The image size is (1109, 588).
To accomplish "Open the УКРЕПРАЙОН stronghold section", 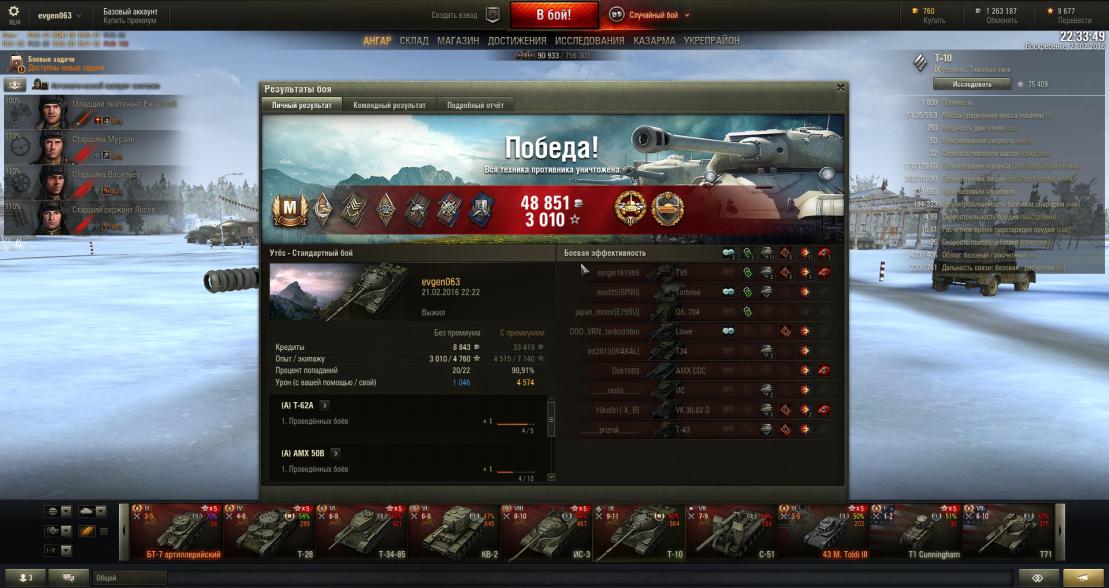I will (712, 41).
